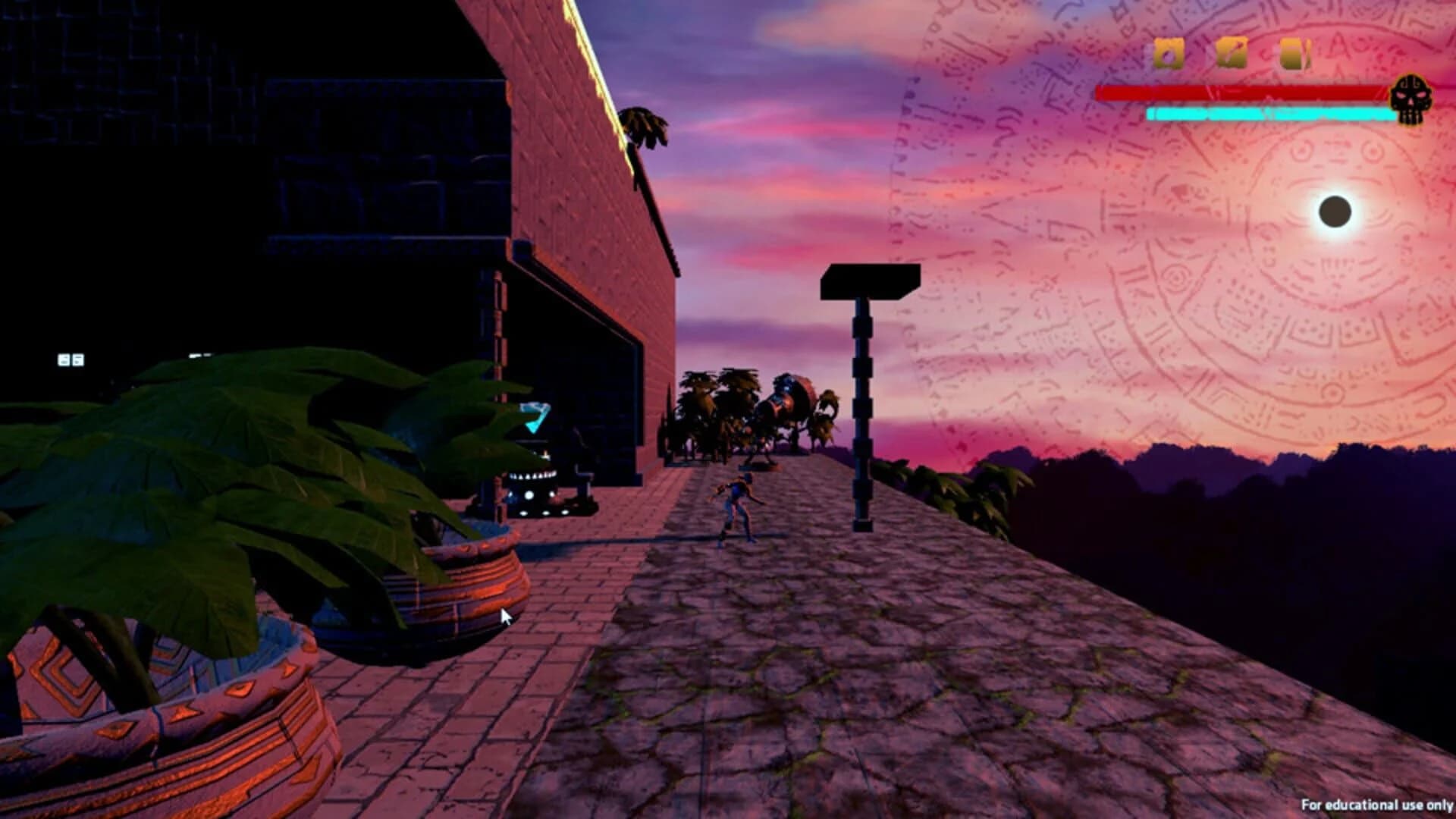Select the stone amulet item icon
This screenshot has height=819, width=1456.
(x=1168, y=53)
